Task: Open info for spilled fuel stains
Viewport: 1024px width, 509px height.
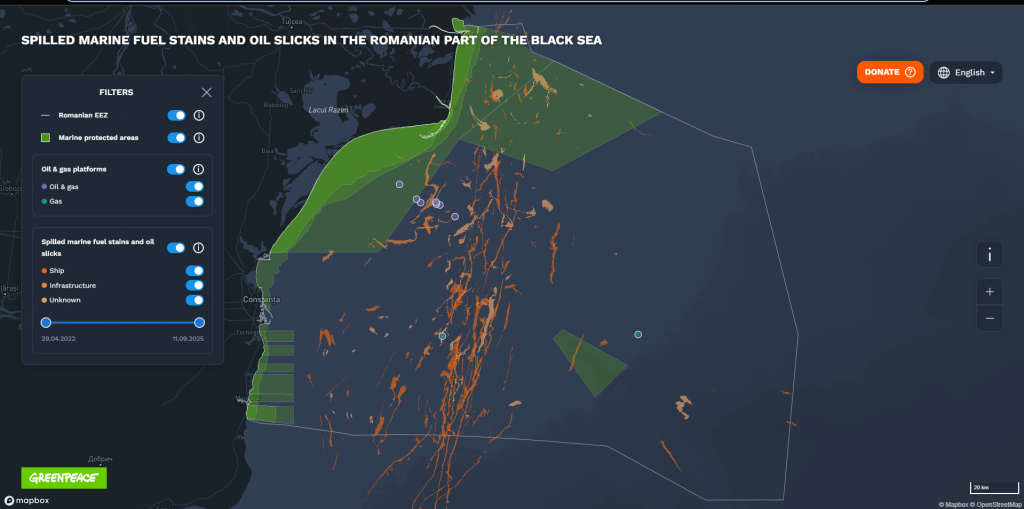Action: [199, 247]
